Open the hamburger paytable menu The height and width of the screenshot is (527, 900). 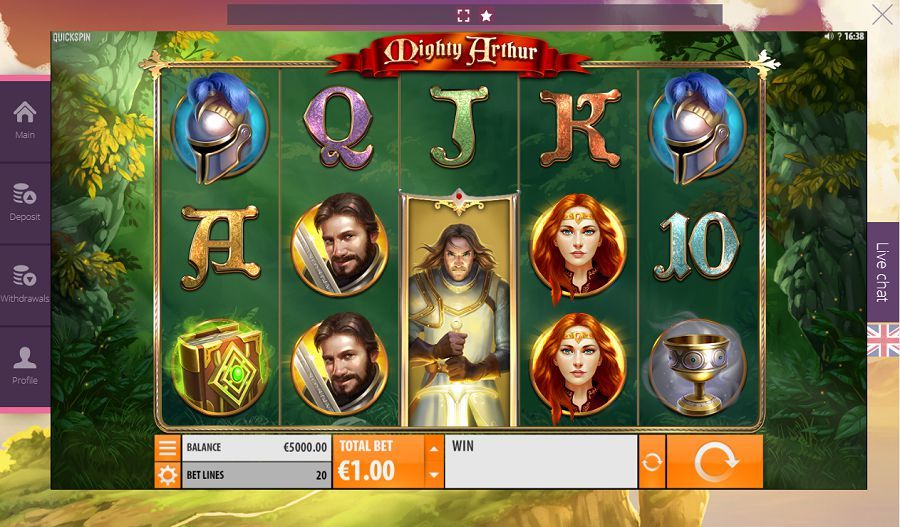point(167,448)
